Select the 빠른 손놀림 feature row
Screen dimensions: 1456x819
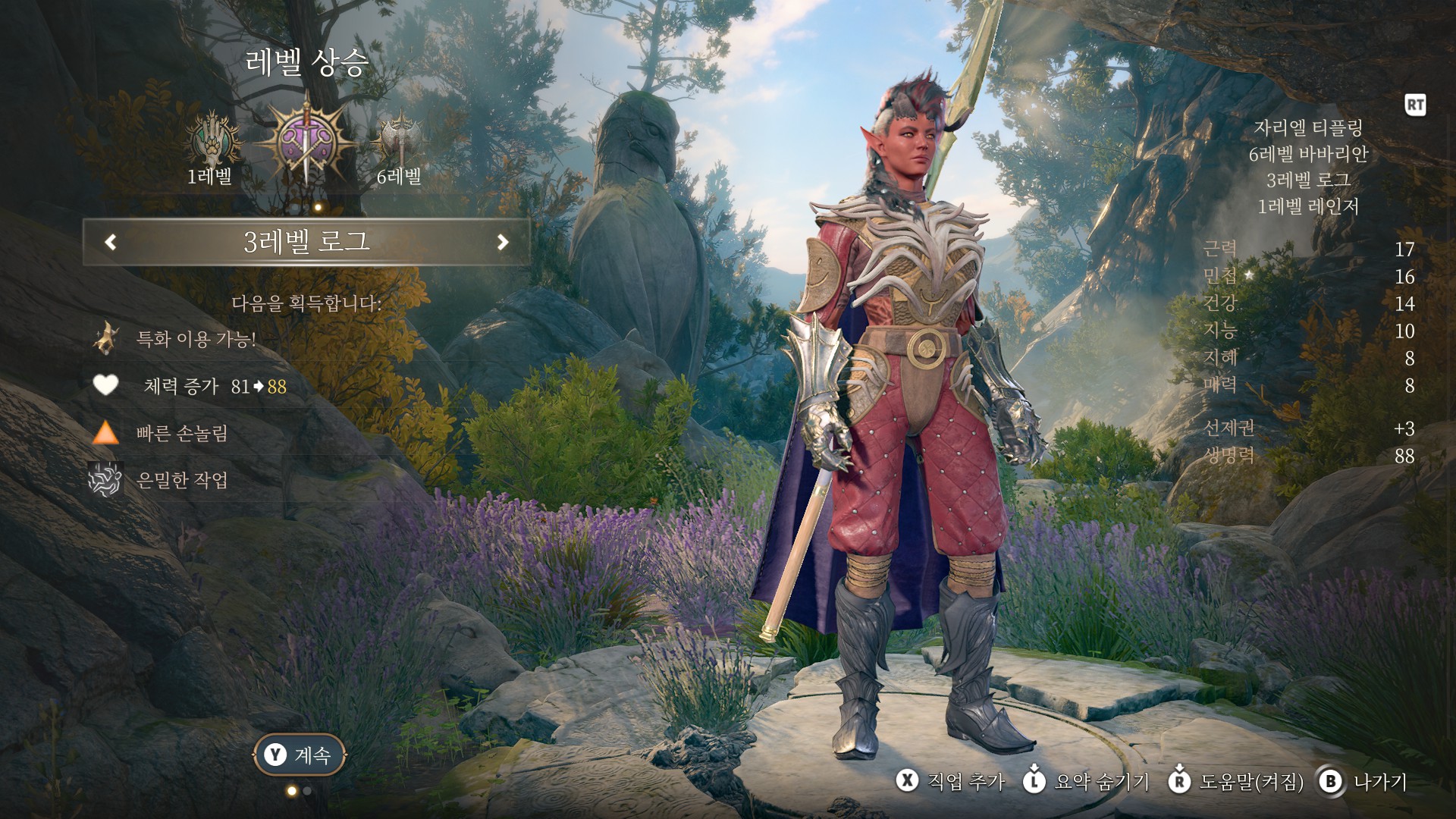(182, 433)
